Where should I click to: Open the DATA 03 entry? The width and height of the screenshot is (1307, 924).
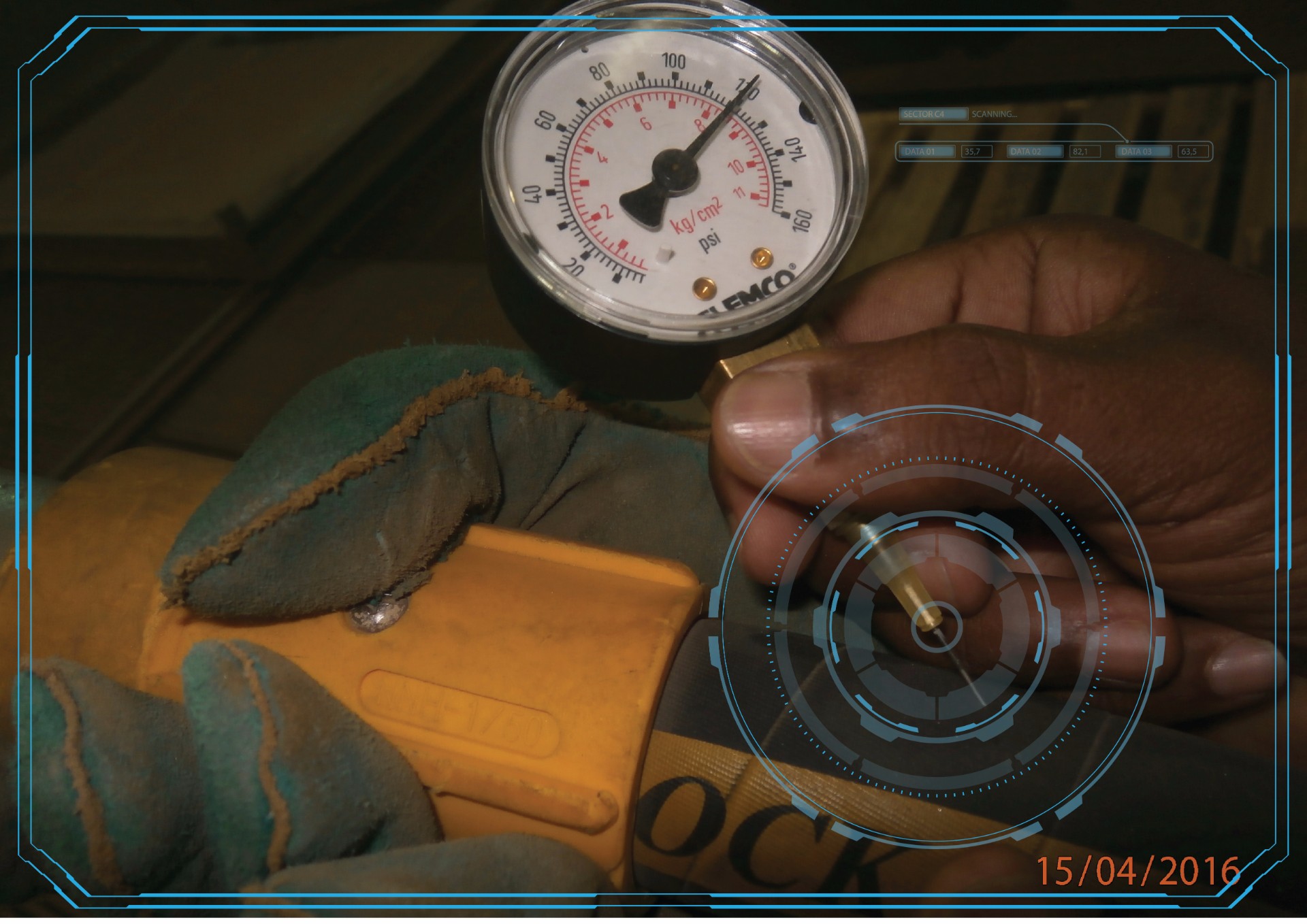coord(1144,152)
